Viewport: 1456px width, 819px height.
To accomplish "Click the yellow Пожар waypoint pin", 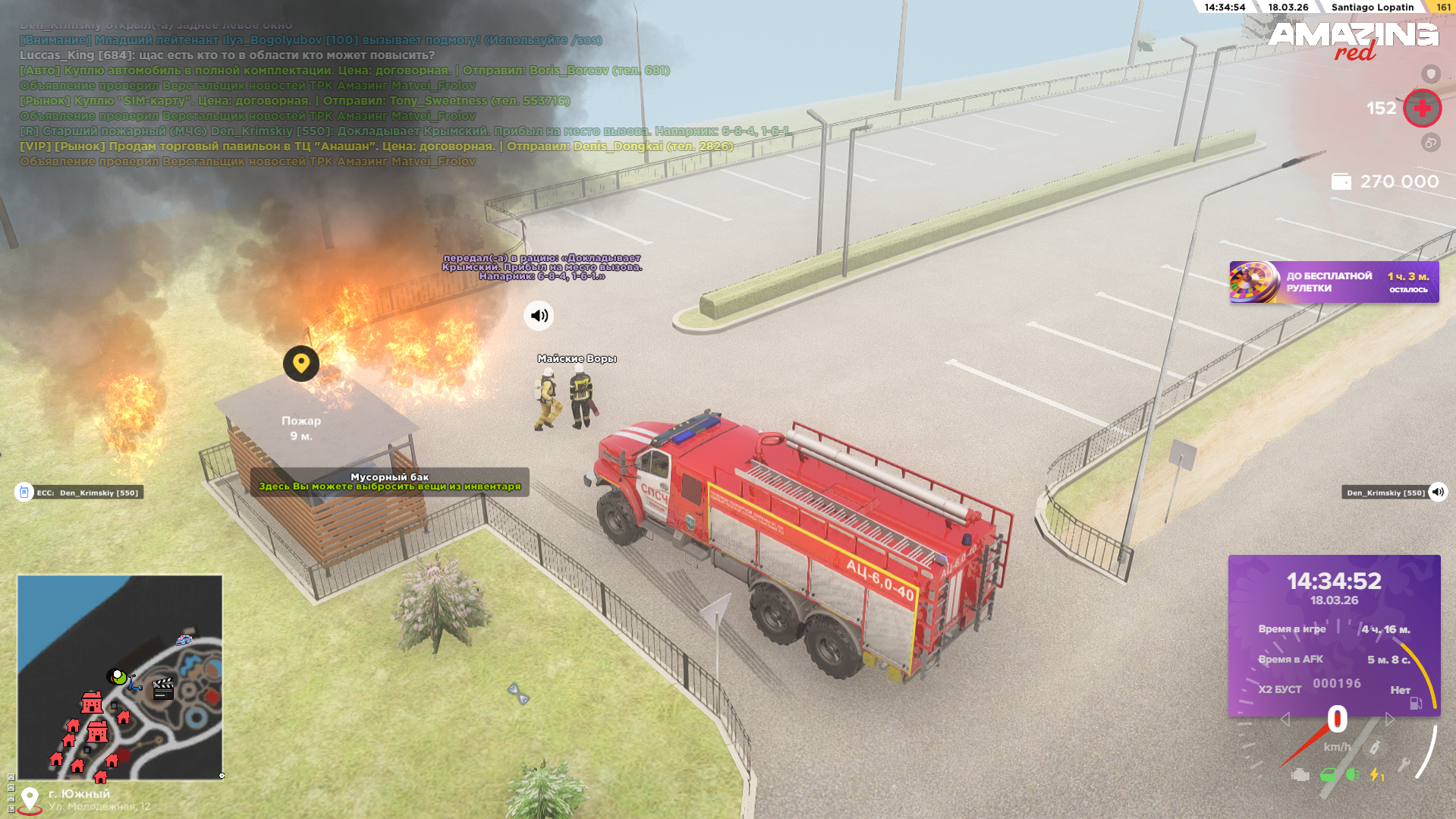I will click(301, 364).
